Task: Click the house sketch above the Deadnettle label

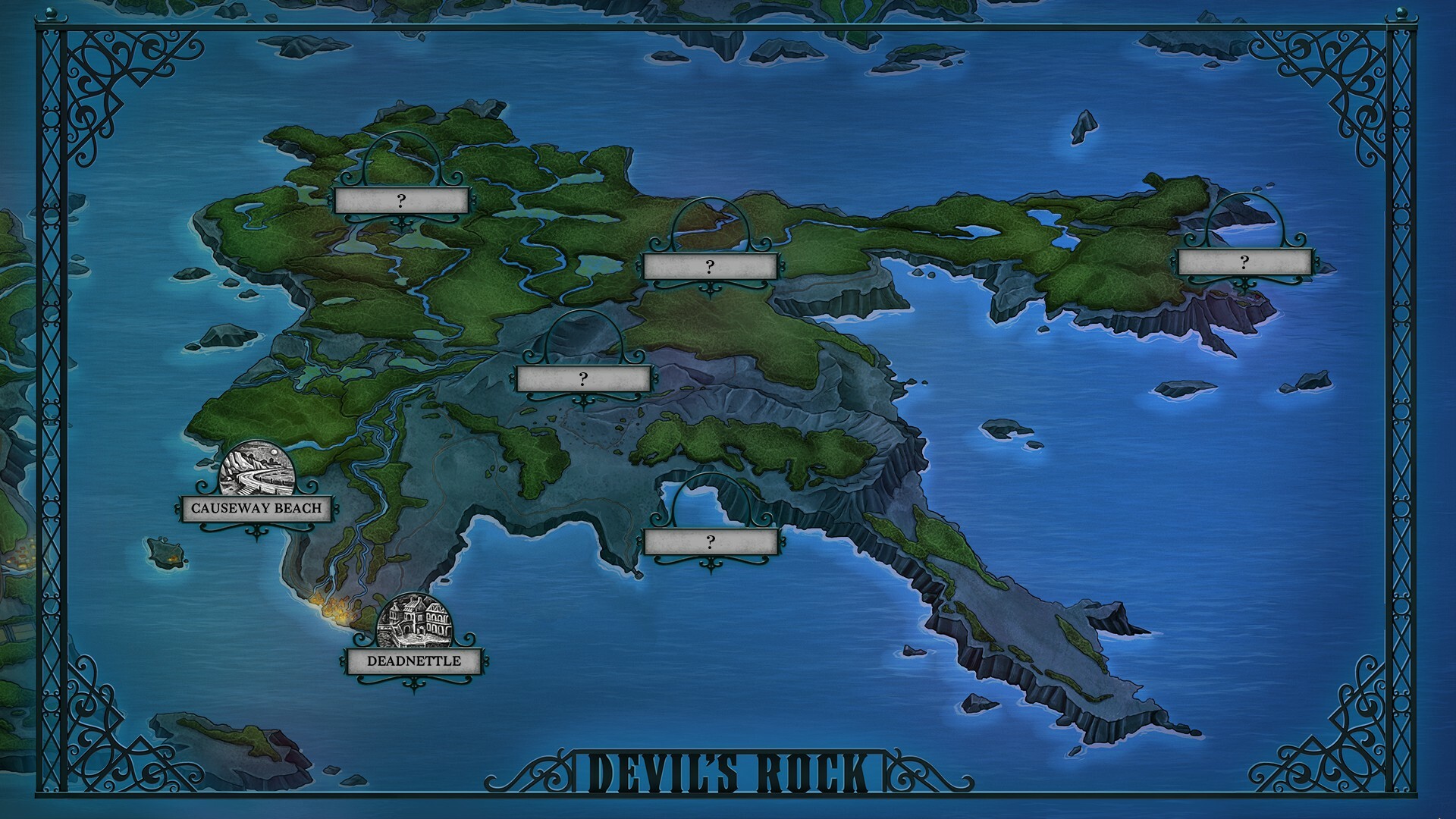Action: tap(413, 619)
